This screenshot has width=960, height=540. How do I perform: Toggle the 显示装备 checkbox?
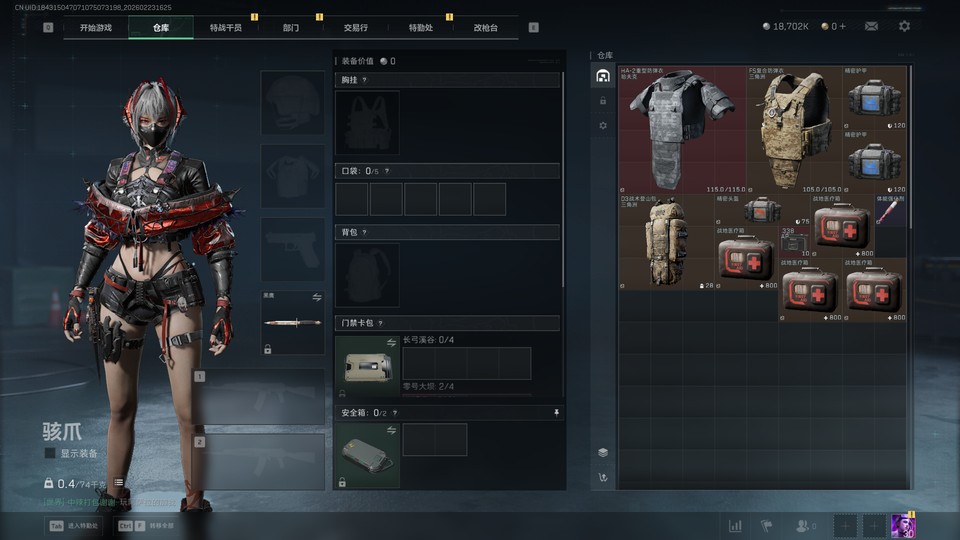(50, 453)
